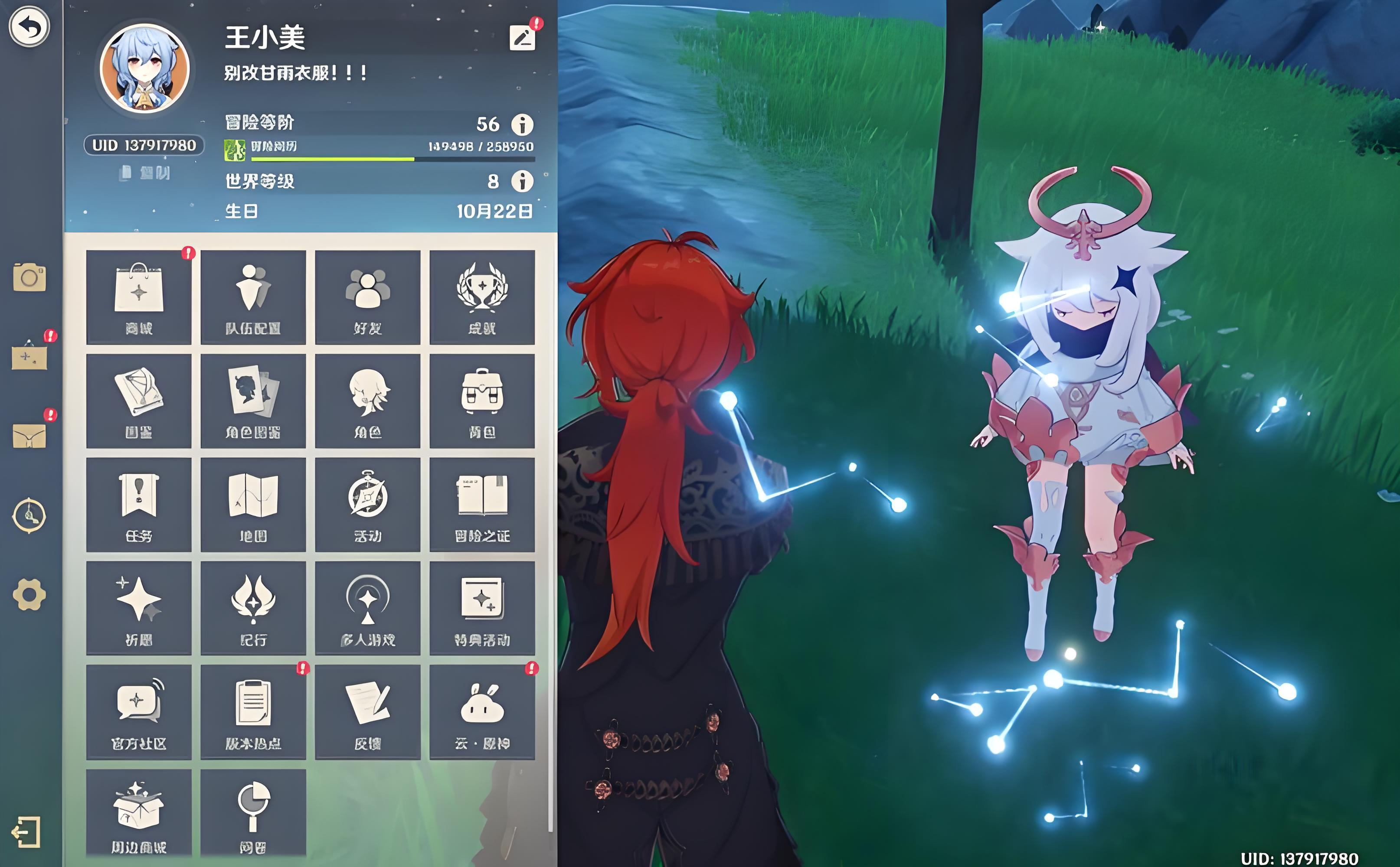Open the 反馈 feedback tile
Viewport: 1400px width, 867px height.
point(368,712)
